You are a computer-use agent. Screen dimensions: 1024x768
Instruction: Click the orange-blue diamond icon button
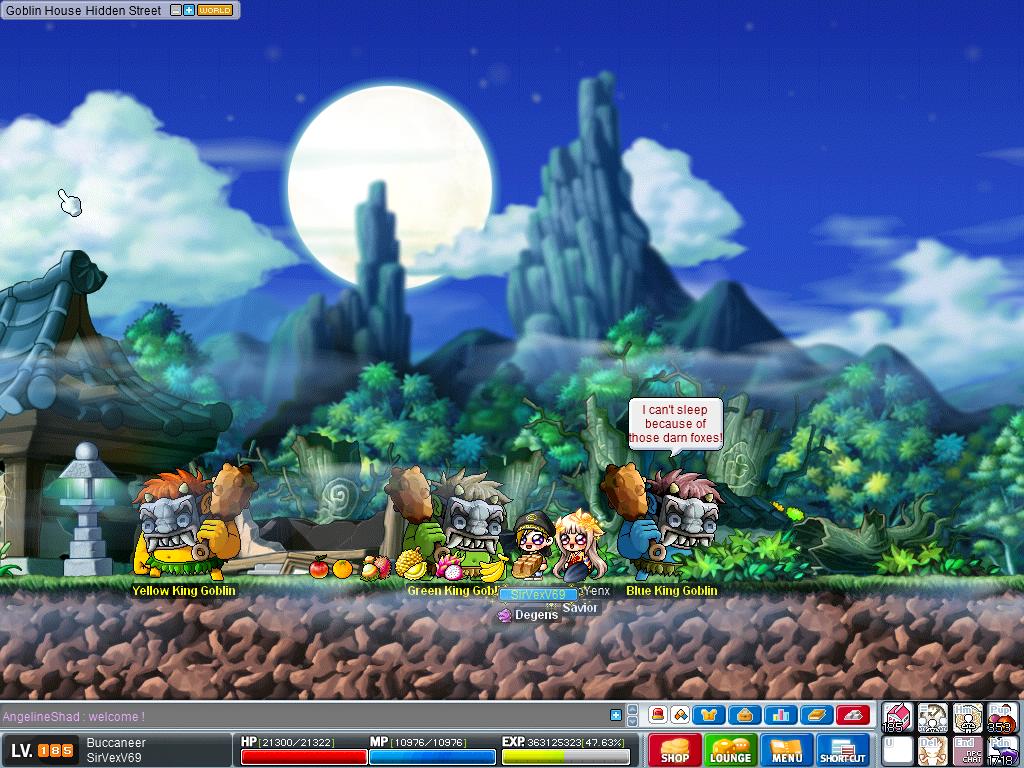point(679,715)
